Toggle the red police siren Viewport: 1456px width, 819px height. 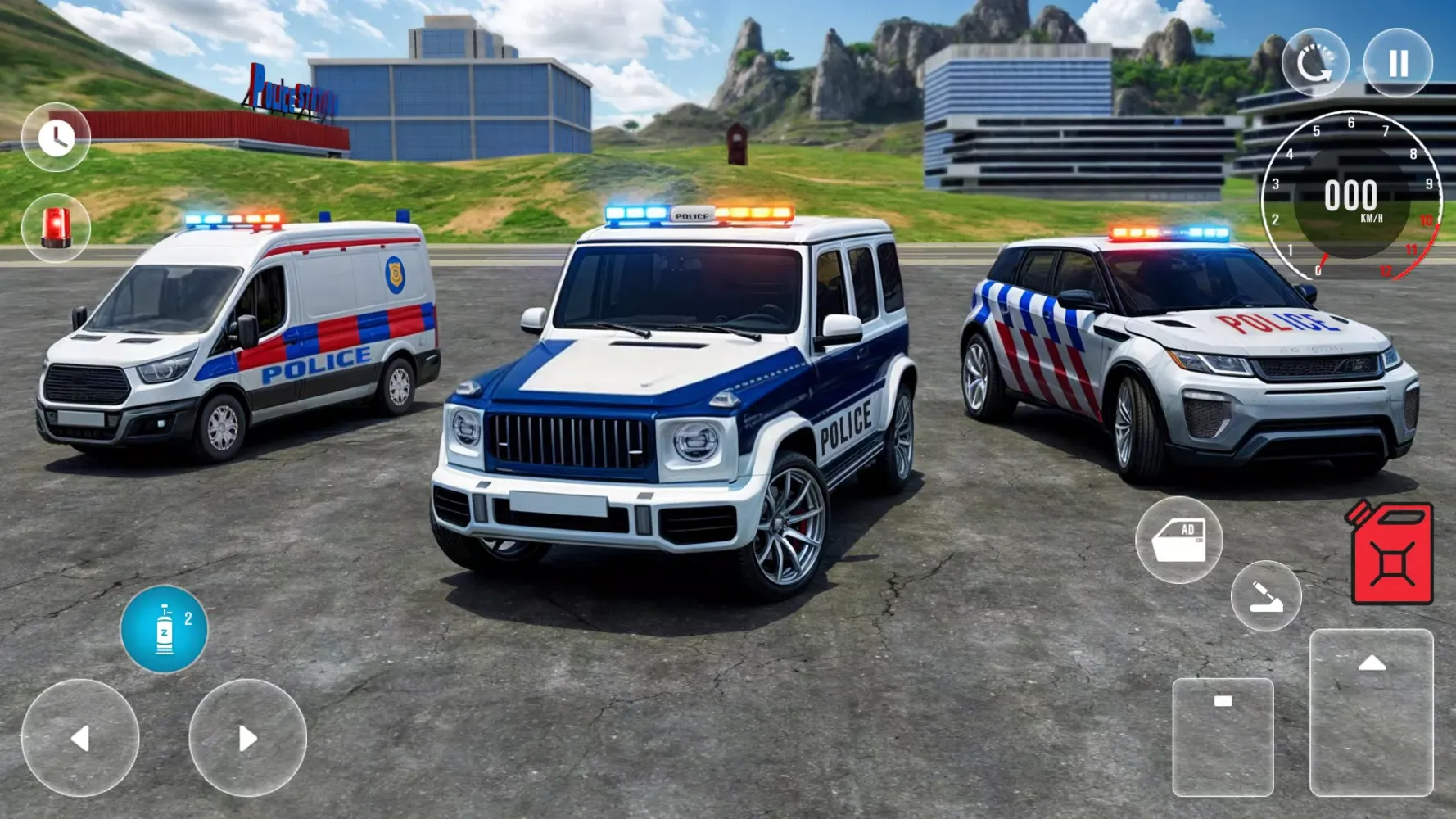point(55,228)
